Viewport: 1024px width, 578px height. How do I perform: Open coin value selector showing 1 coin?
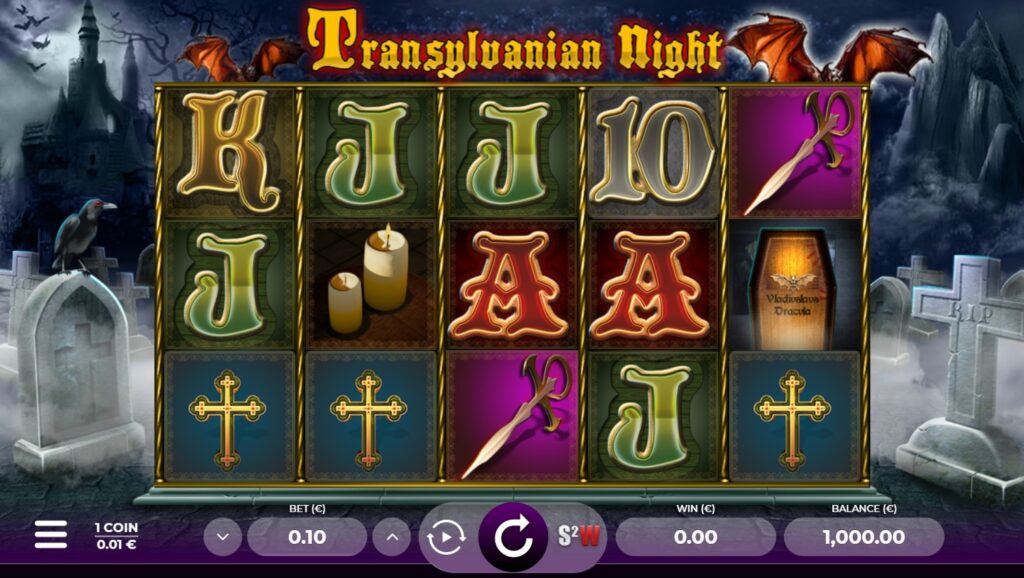click(116, 535)
